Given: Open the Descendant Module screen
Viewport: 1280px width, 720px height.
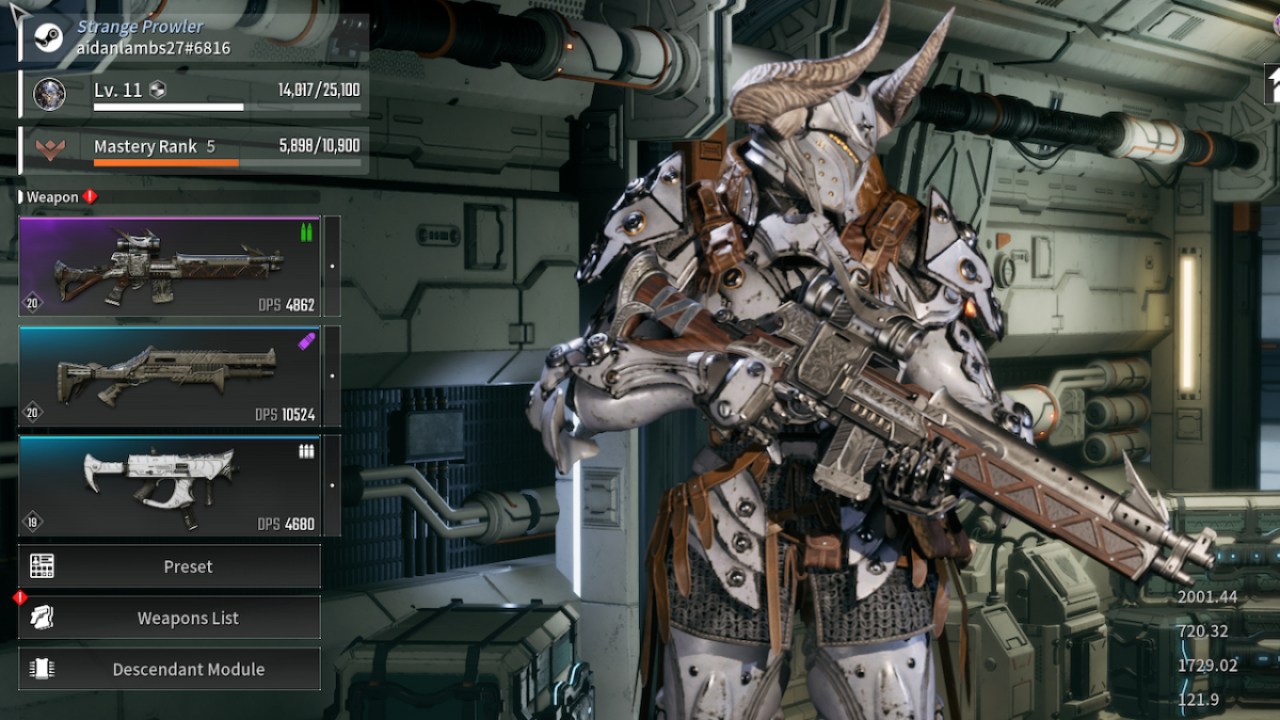Looking at the screenshot, I should (x=169, y=669).
